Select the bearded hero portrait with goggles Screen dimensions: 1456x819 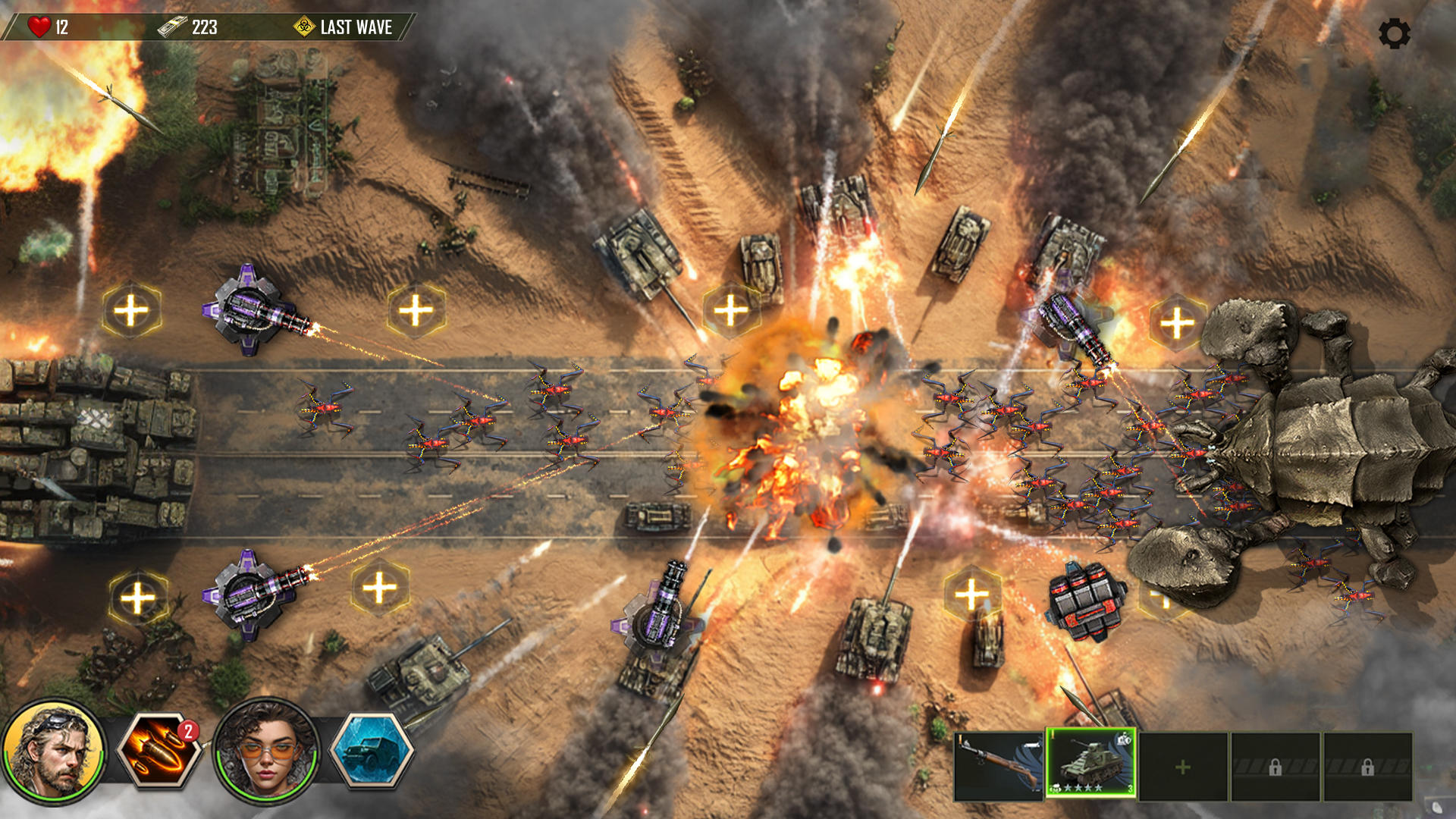pos(55,750)
